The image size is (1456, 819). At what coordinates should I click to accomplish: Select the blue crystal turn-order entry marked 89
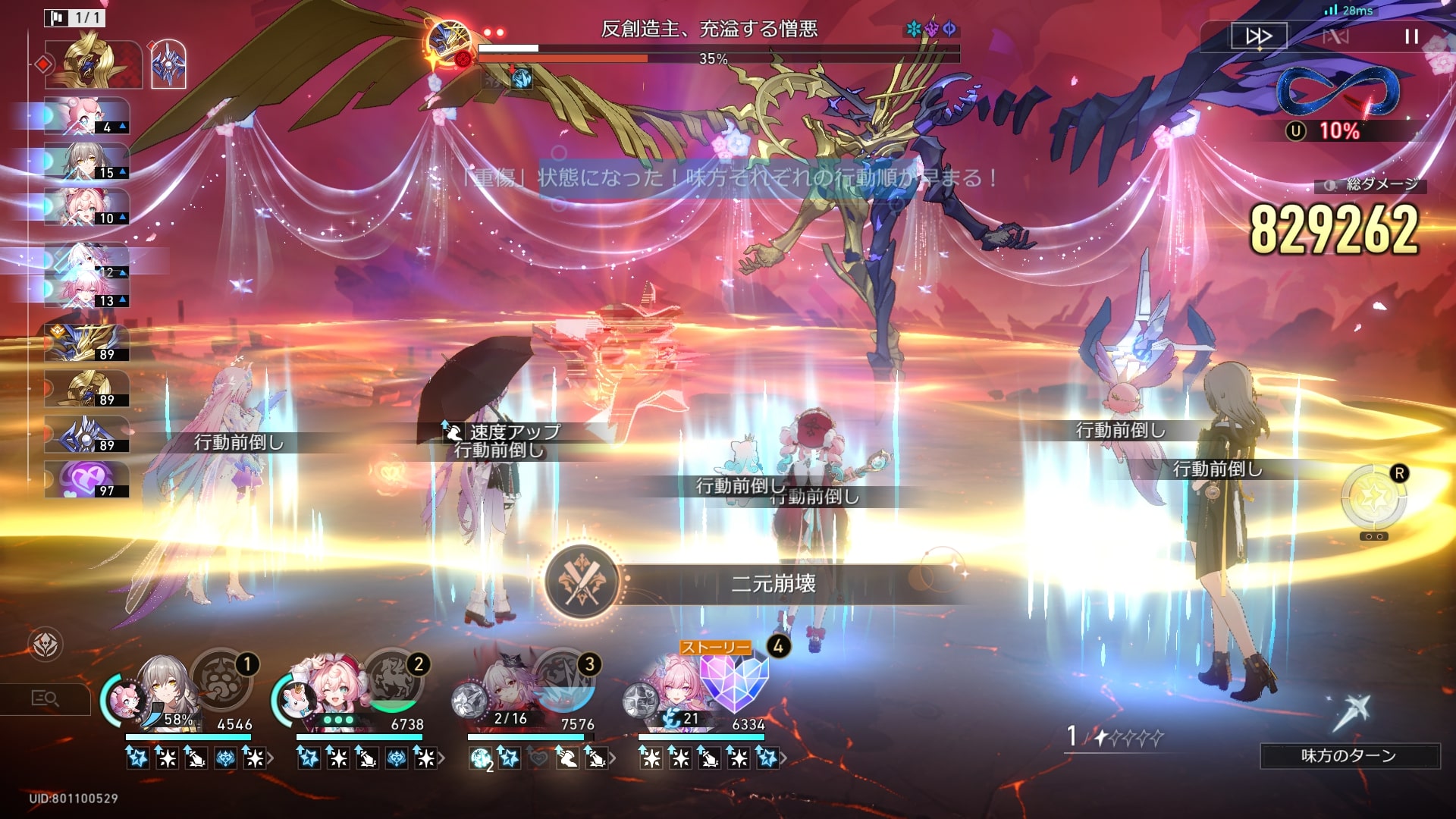pos(86,435)
